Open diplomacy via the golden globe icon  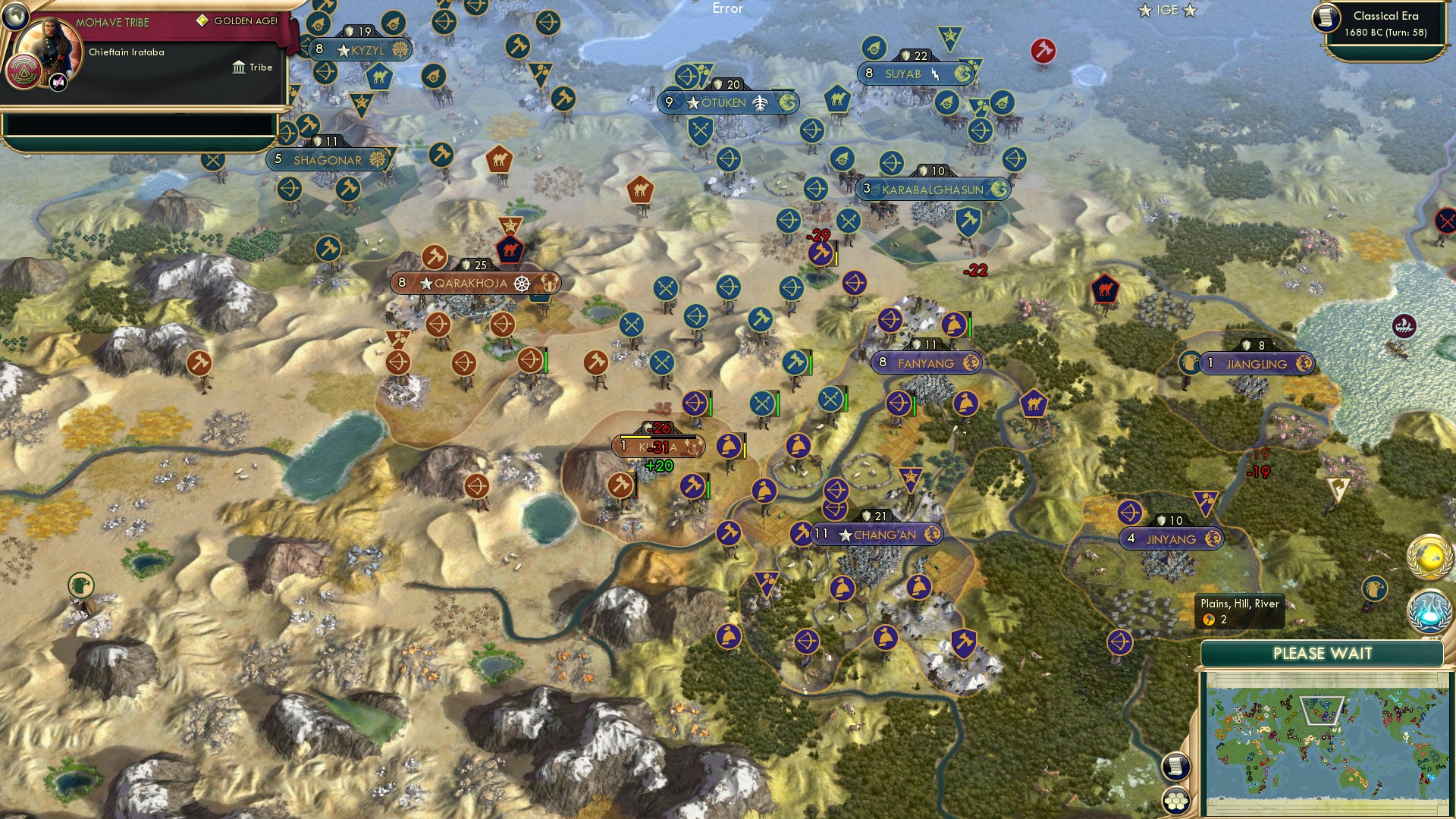tap(1429, 556)
